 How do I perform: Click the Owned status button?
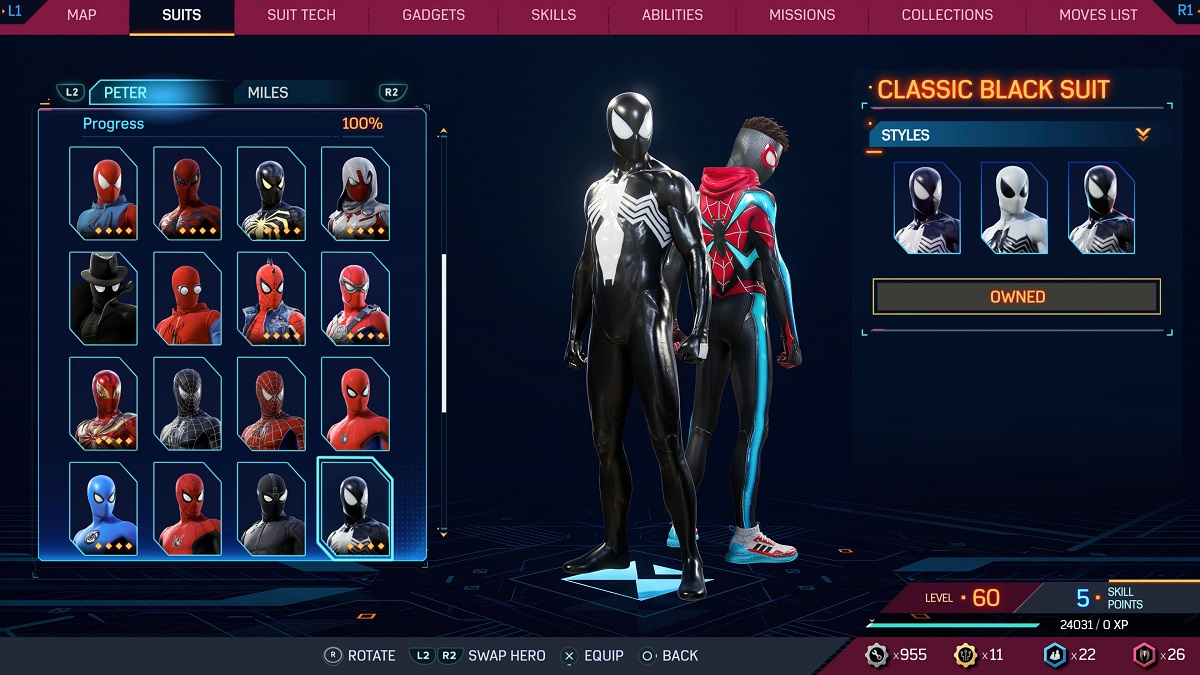1016,297
